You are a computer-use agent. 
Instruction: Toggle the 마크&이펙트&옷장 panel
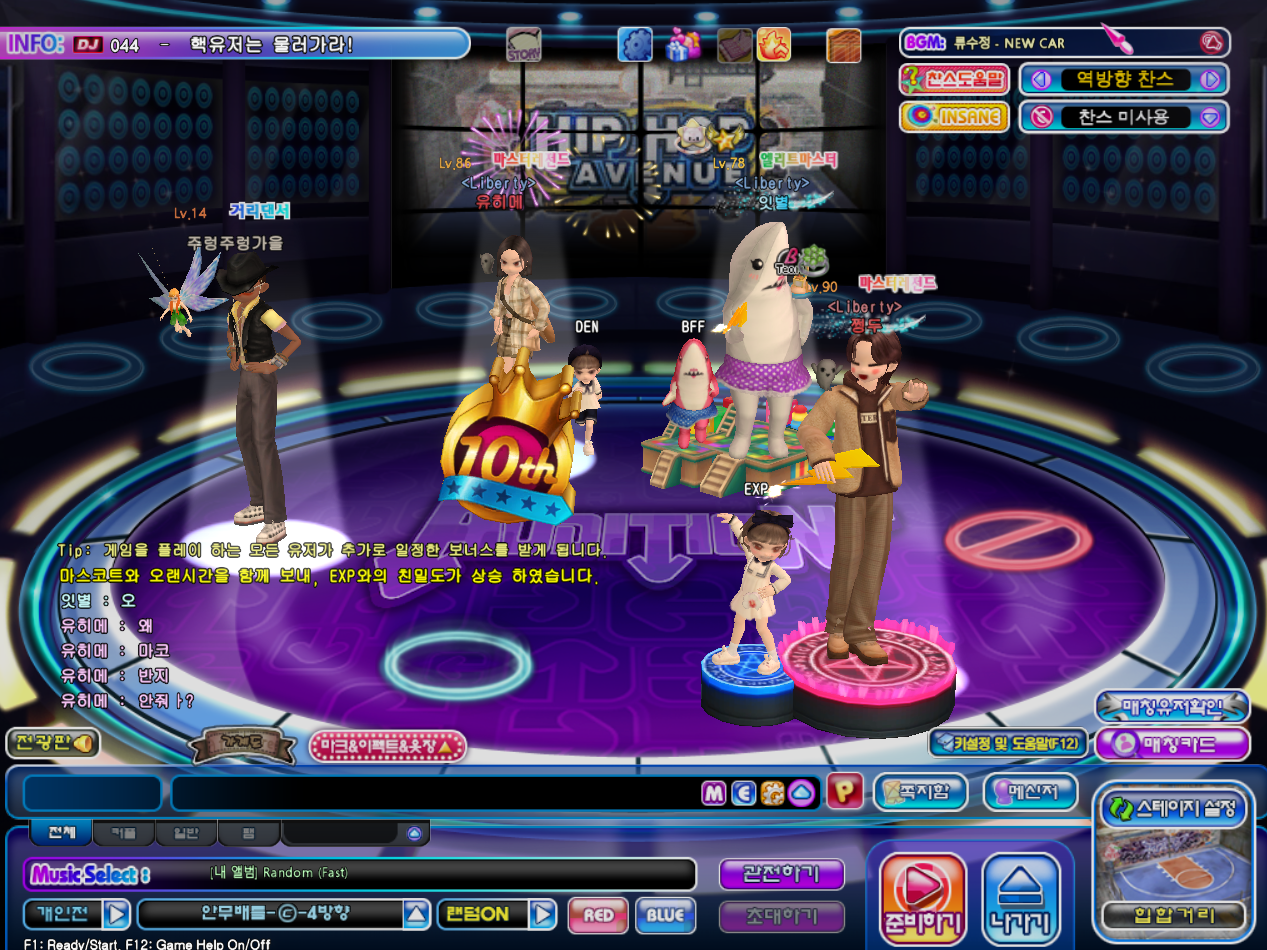pos(388,745)
